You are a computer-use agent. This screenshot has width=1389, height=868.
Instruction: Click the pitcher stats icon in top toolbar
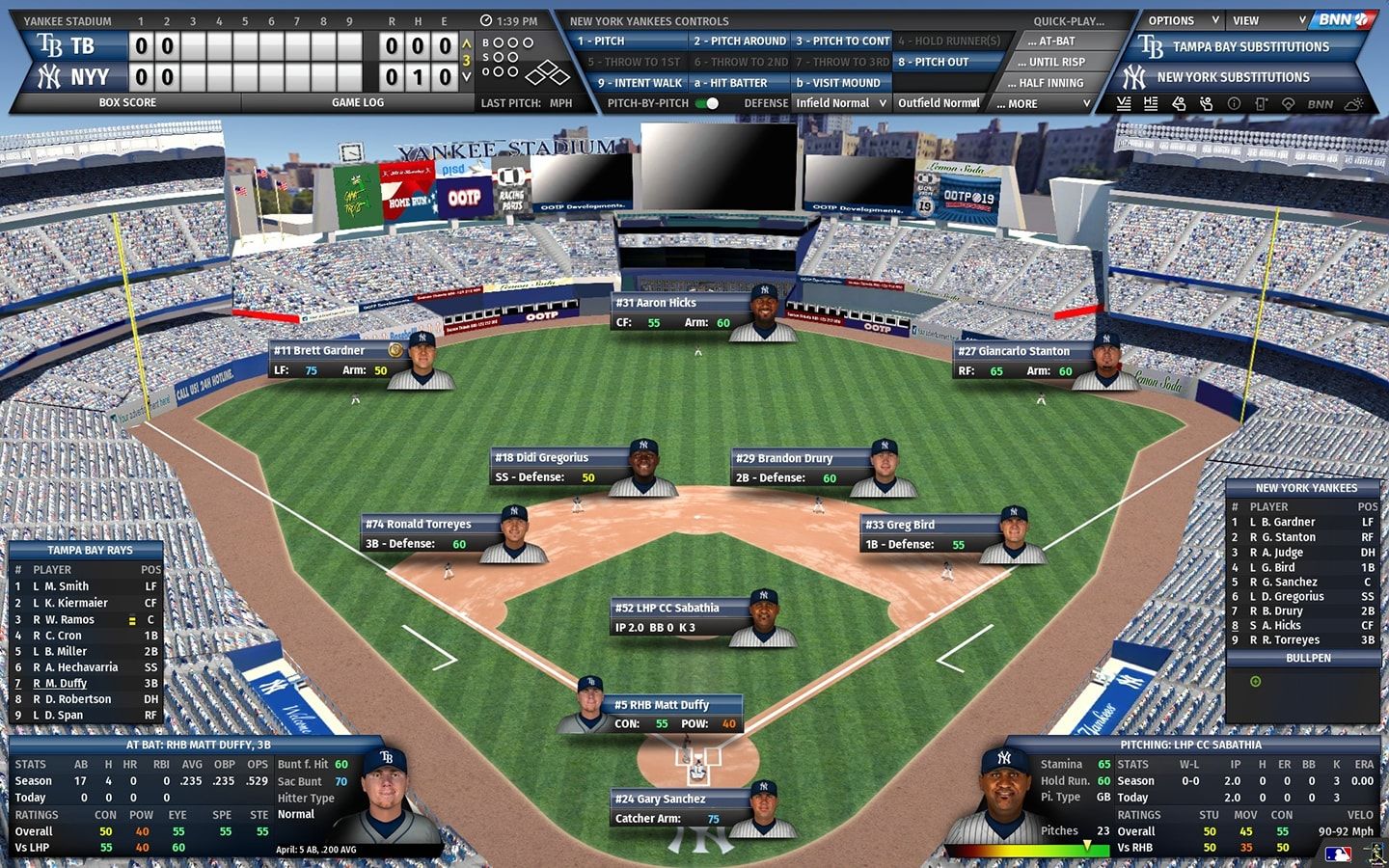[x=1206, y=103]
